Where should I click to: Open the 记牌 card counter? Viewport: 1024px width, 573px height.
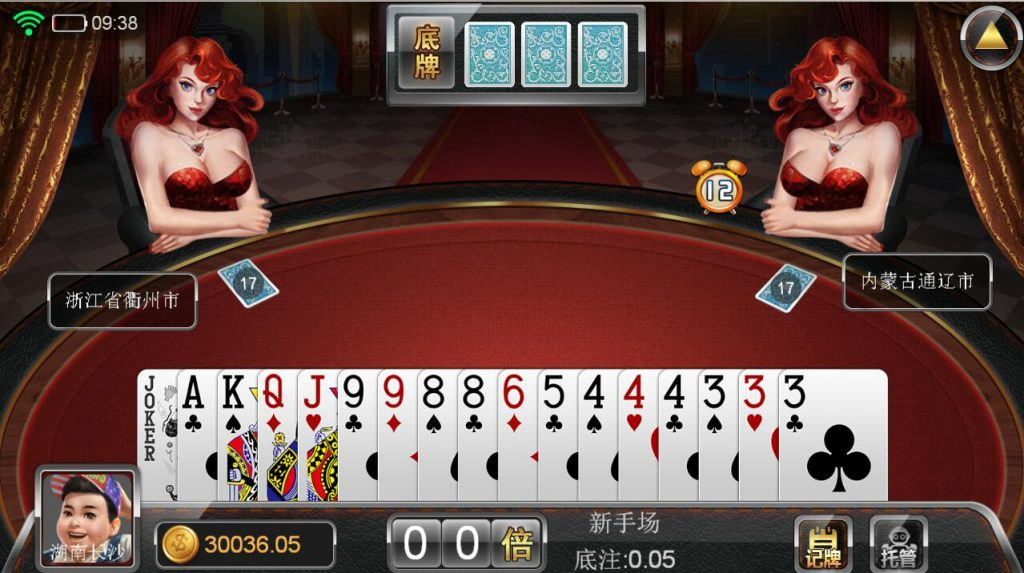coord(823,544)
